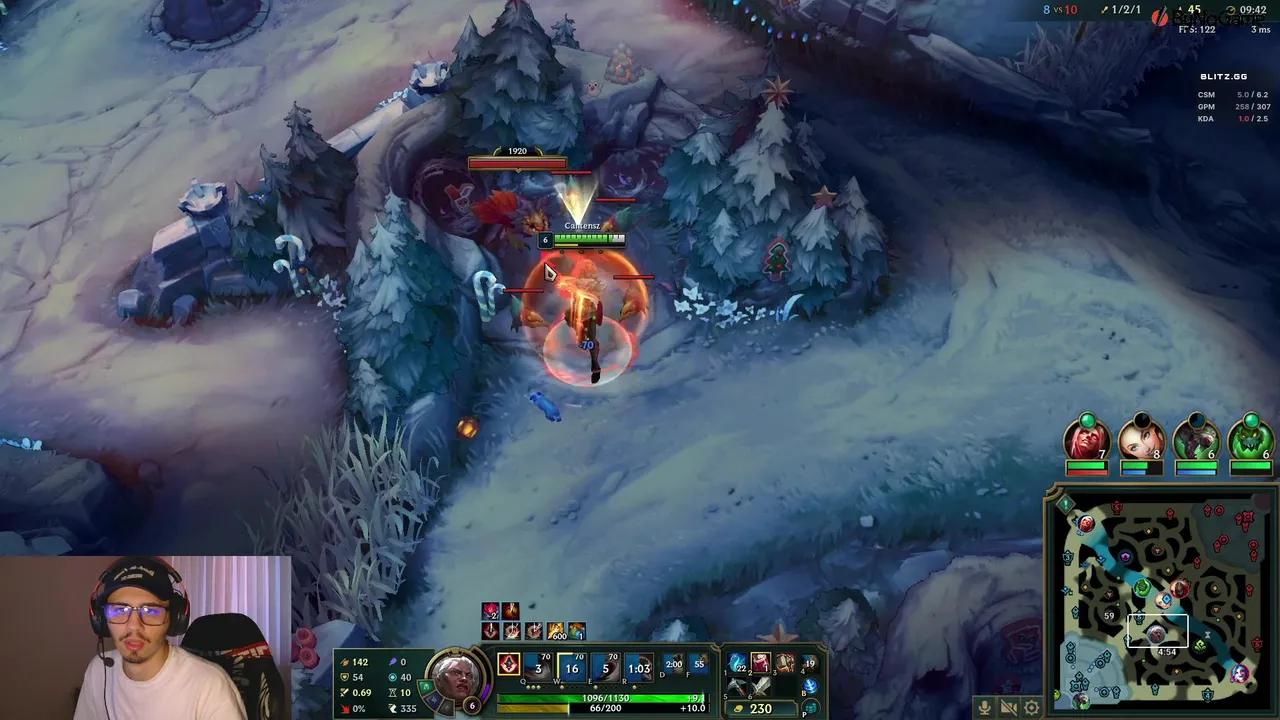Click your champion portrait showing level 6
This screenshot has width=1280, height=720.
point(457,677)
